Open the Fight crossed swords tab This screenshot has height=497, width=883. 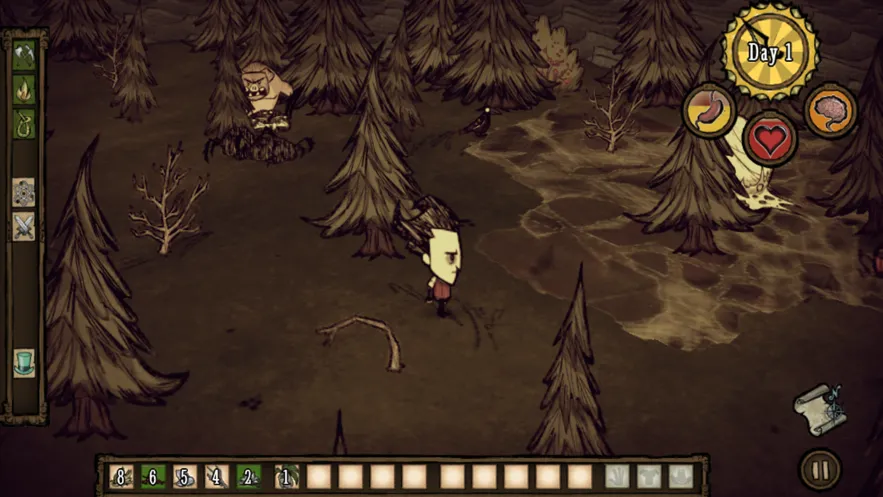[x=24, y=227]
